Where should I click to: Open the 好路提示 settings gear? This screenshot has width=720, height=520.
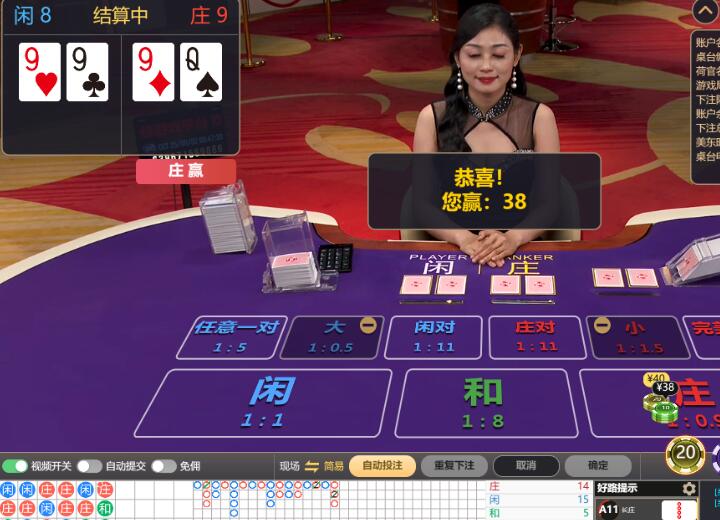[689, 489]
